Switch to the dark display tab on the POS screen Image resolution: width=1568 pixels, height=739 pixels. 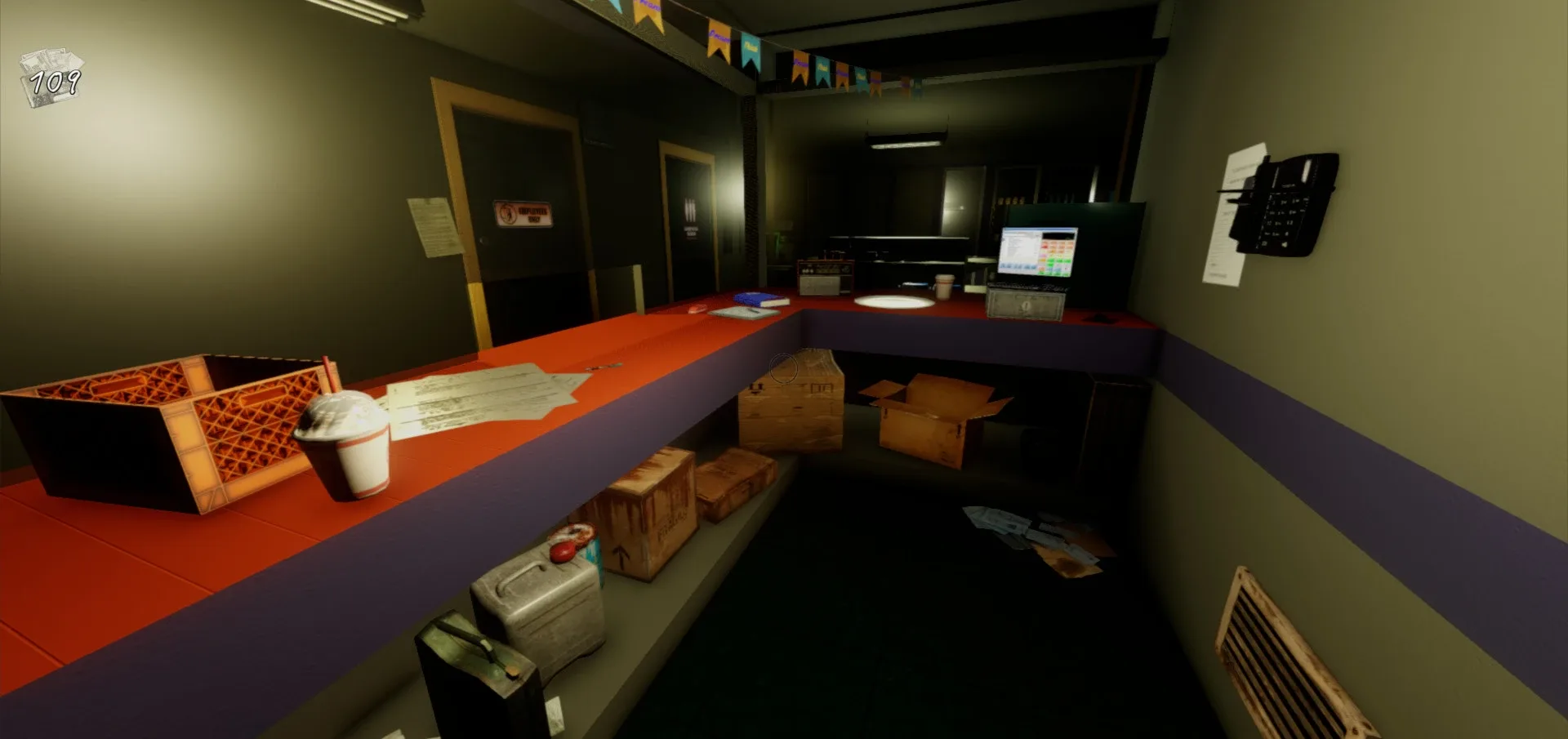(1058, 235)
